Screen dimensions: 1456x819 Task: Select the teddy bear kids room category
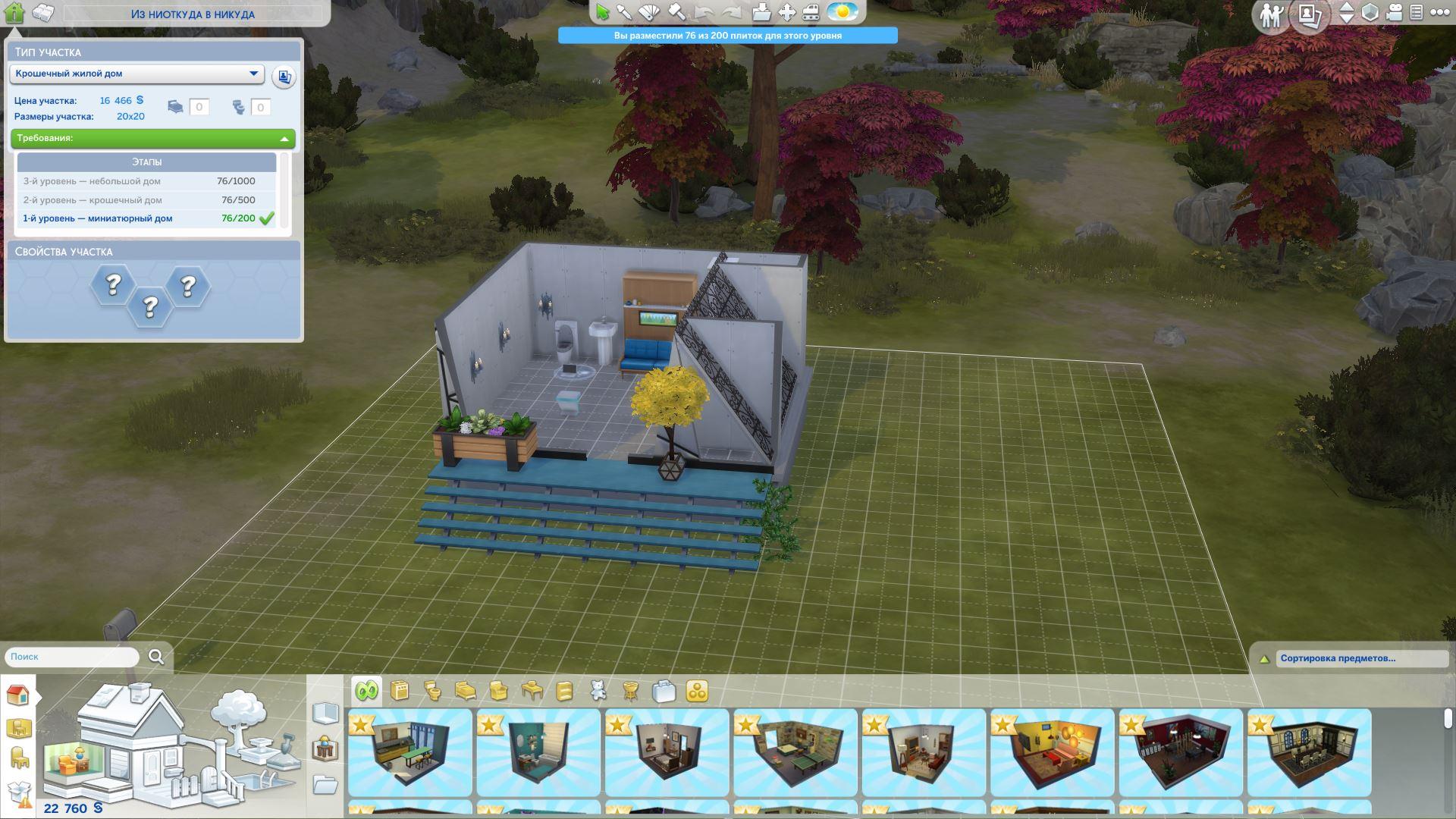point(598,691)
